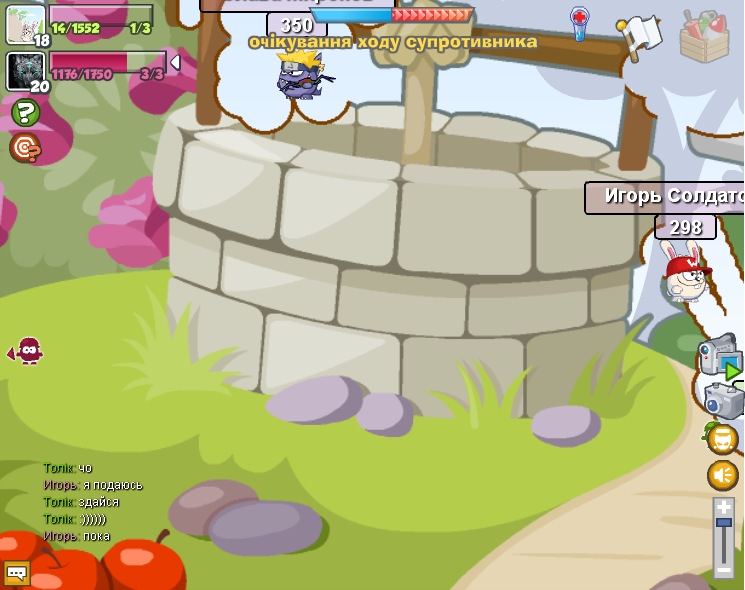The image size is (745, 590).
Task: Click the white surrender flag icon
Action: tap(639, 36)
